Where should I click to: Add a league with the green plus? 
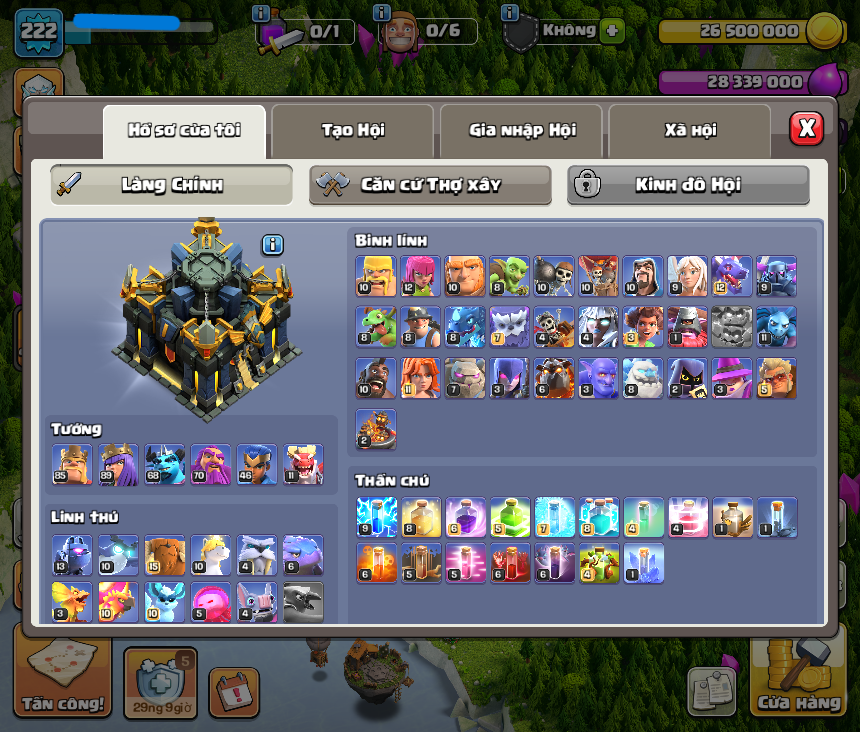coord(613,31)
